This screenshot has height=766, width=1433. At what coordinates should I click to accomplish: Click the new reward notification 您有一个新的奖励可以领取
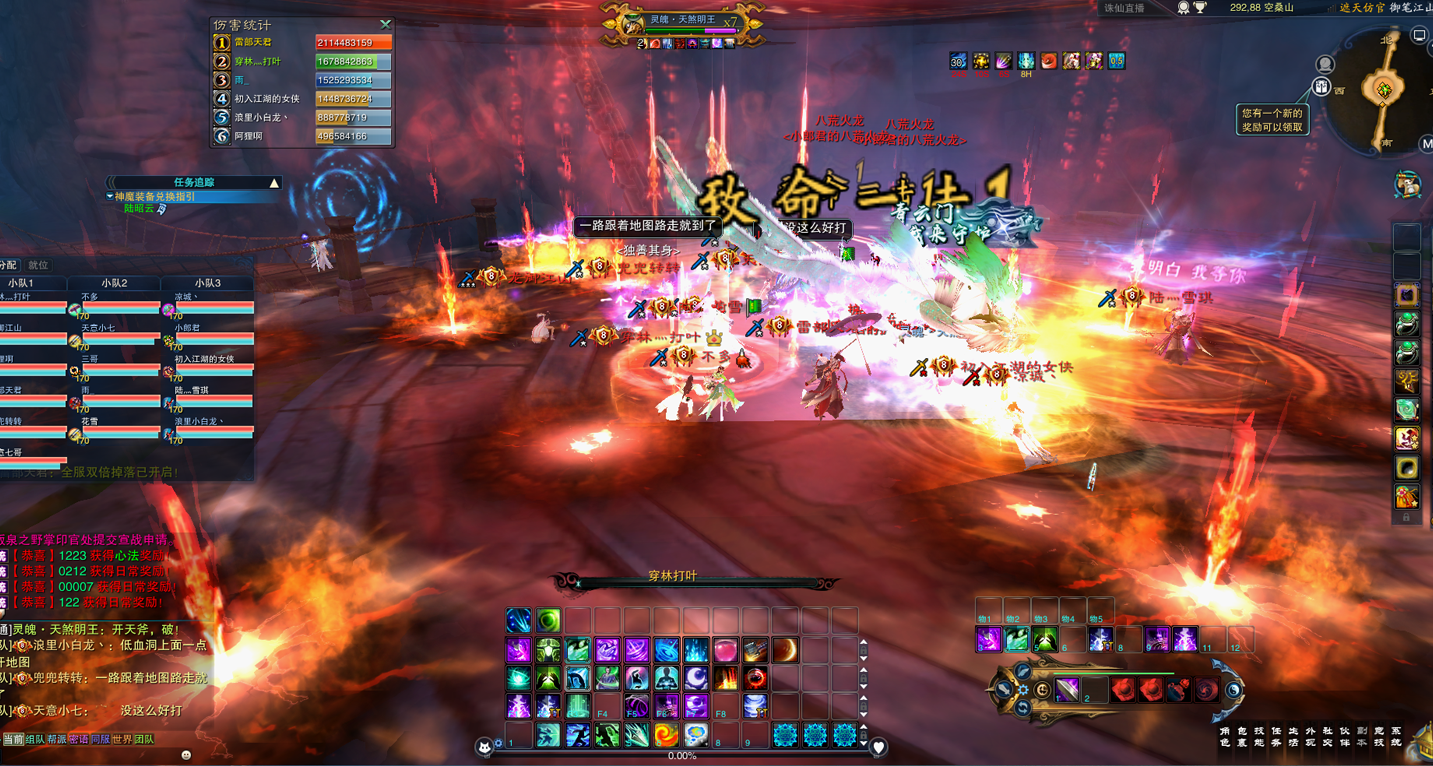[1272, 120]
